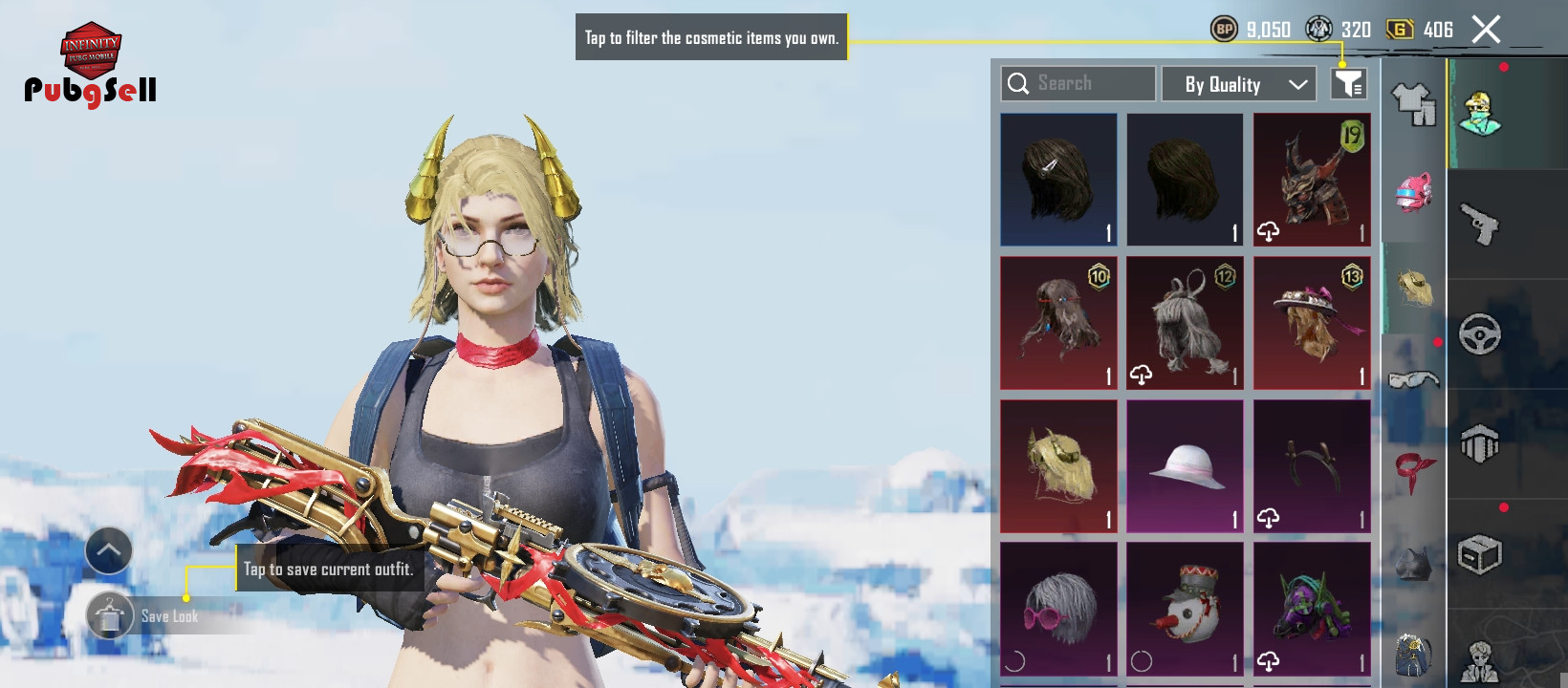Switch to the outfit sets tab

pyautogui.click(x=1413, y=103)
